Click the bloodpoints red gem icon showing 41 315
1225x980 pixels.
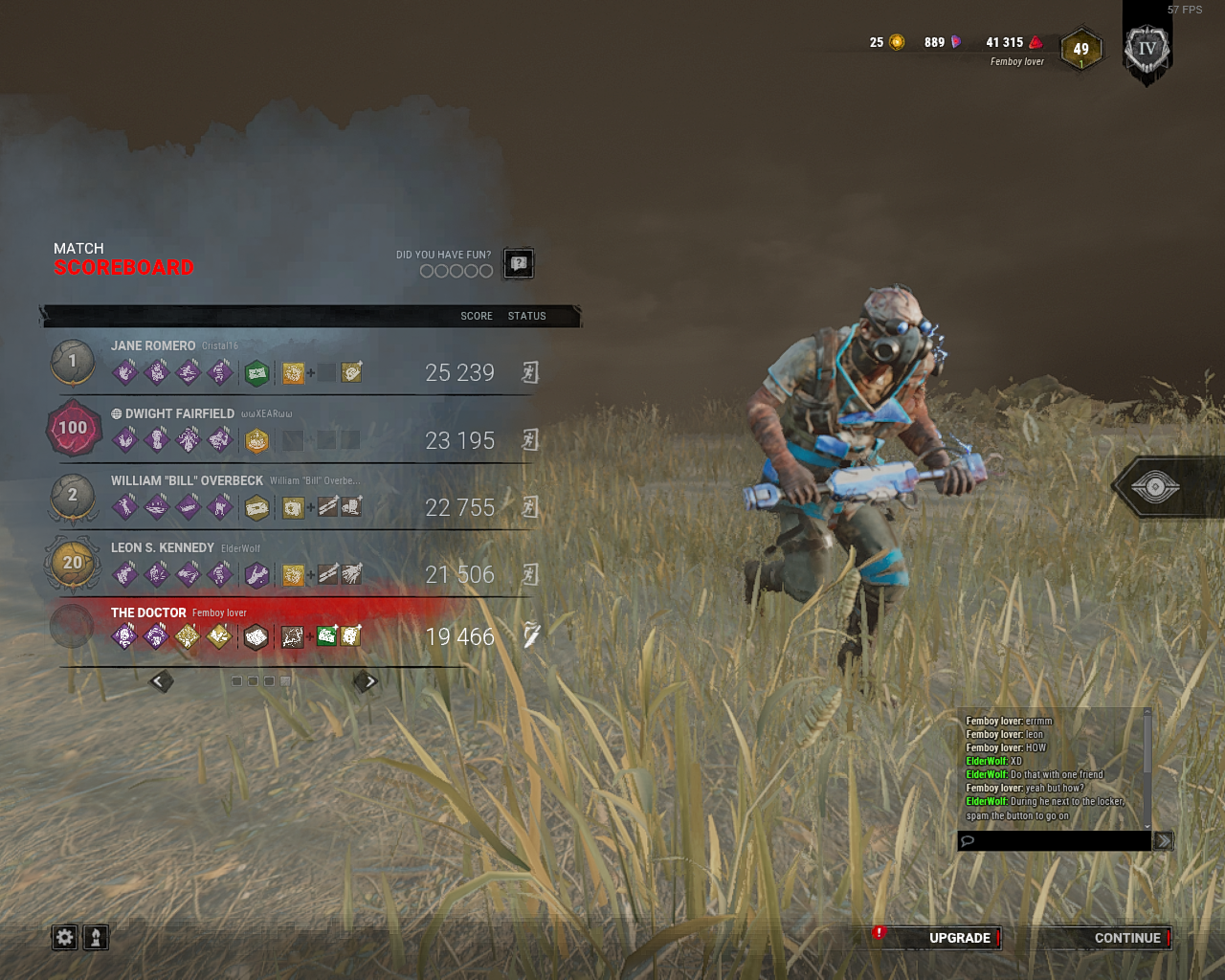click(x=1036, y=42)
